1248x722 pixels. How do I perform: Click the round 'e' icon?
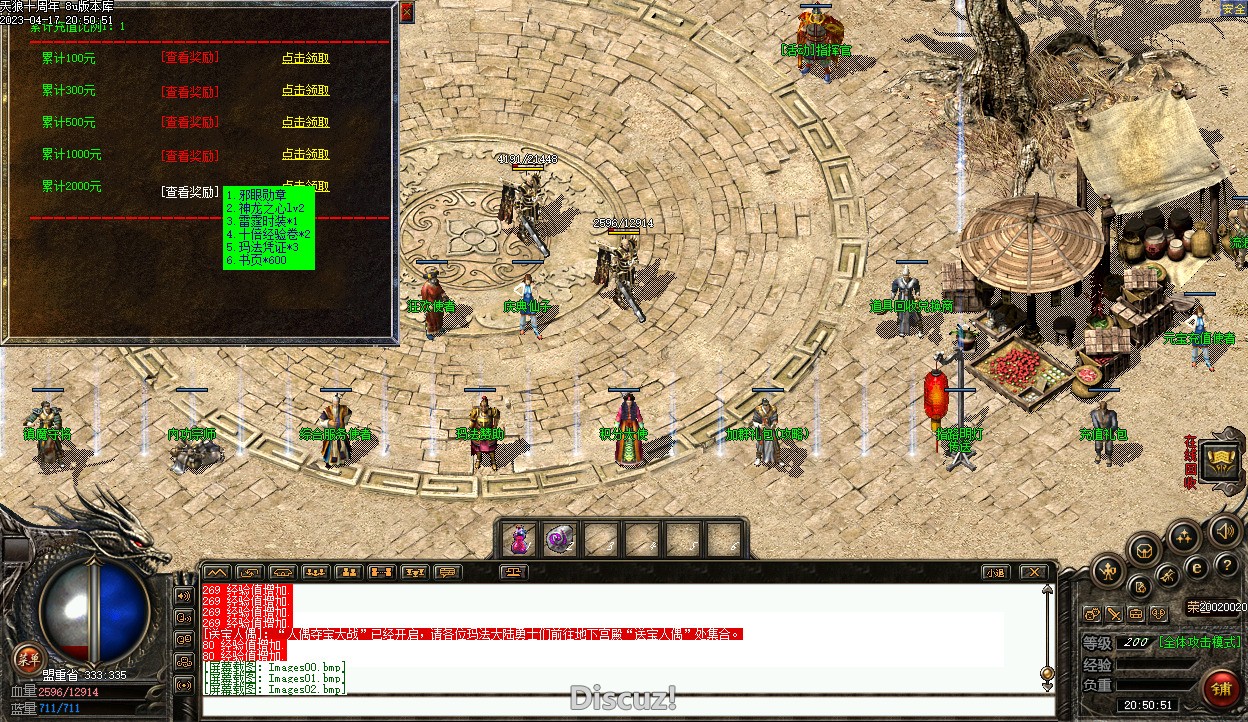[x=1196, y=568]
